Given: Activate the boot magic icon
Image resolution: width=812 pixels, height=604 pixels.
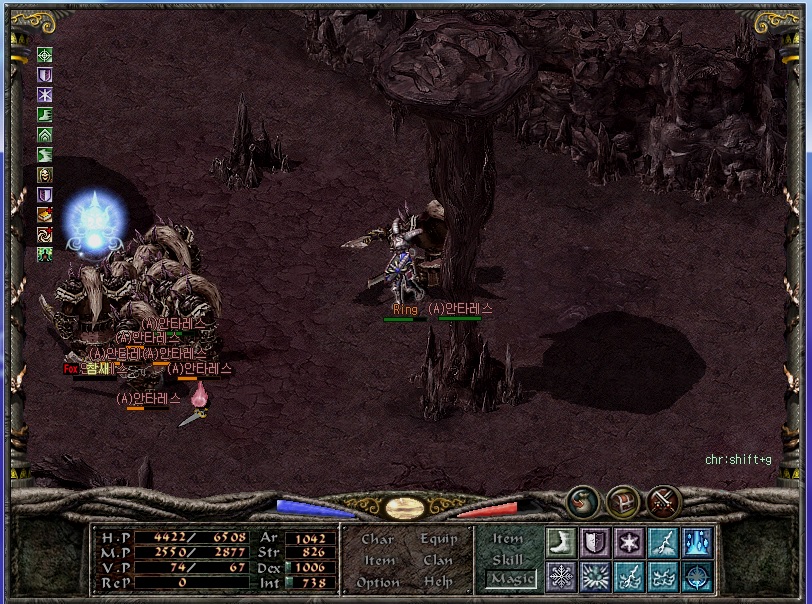Looking at the screenshot, I should click(x=562, y=543).
